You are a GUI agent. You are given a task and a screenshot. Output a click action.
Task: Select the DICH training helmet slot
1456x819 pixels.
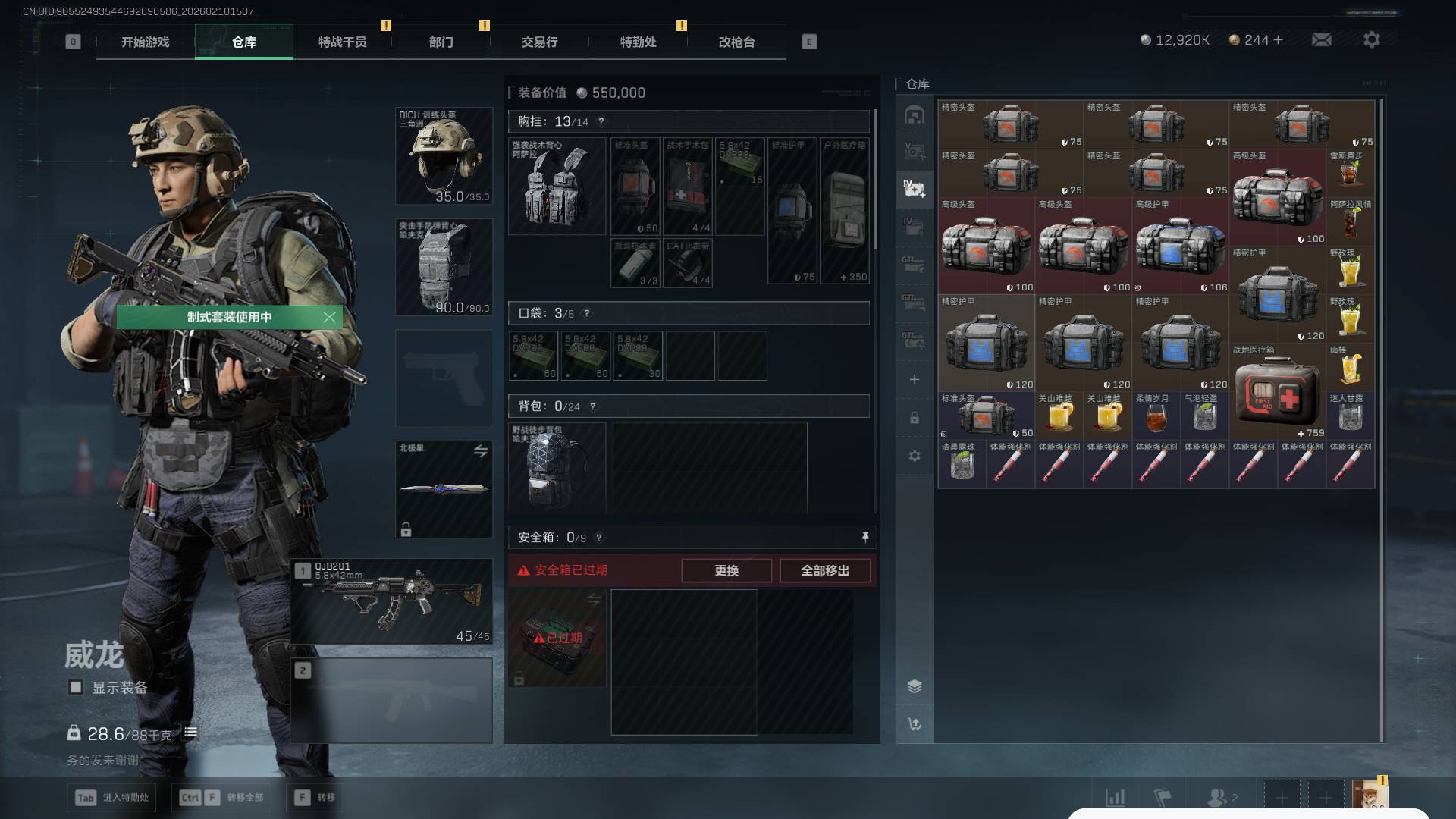(444, 156)
